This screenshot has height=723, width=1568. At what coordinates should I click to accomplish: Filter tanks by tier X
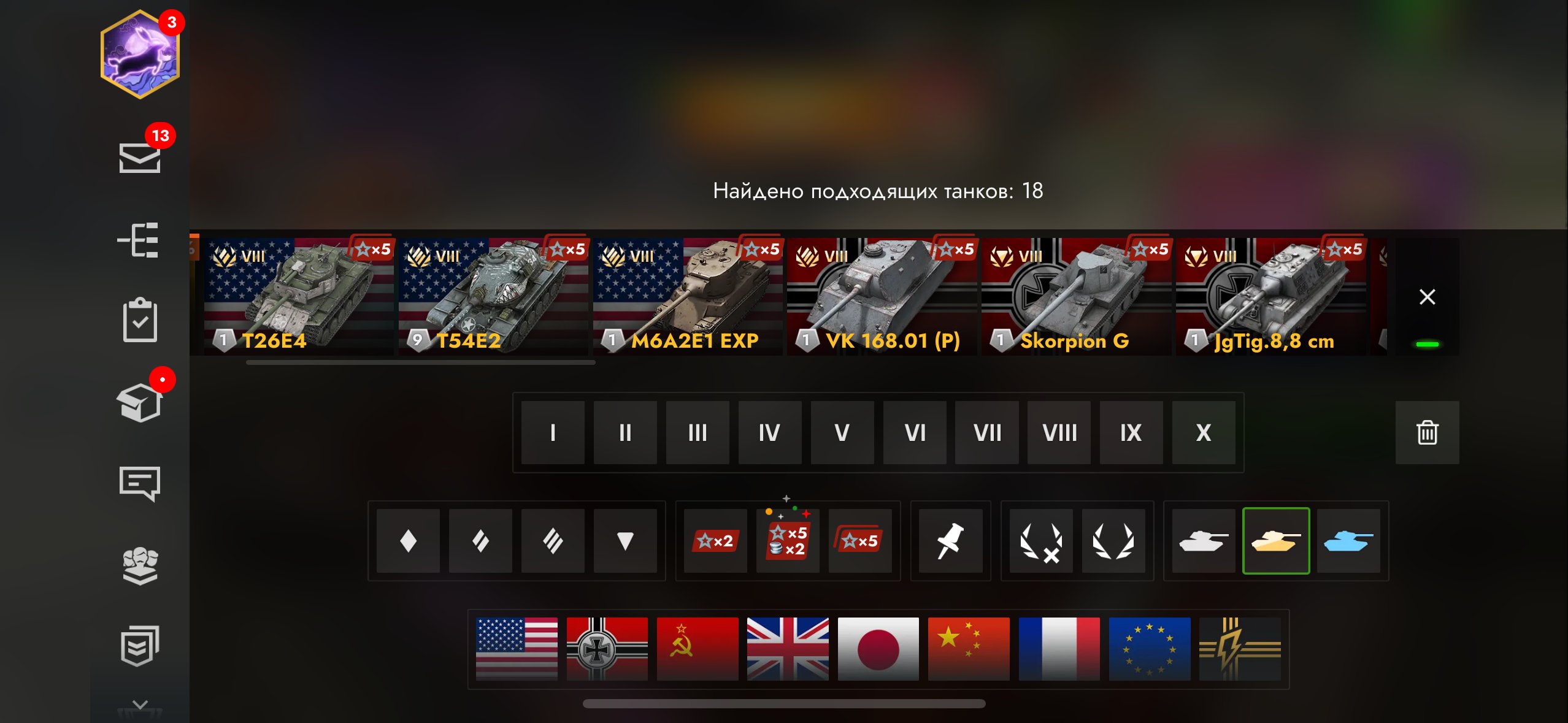tap(1204, 433)
